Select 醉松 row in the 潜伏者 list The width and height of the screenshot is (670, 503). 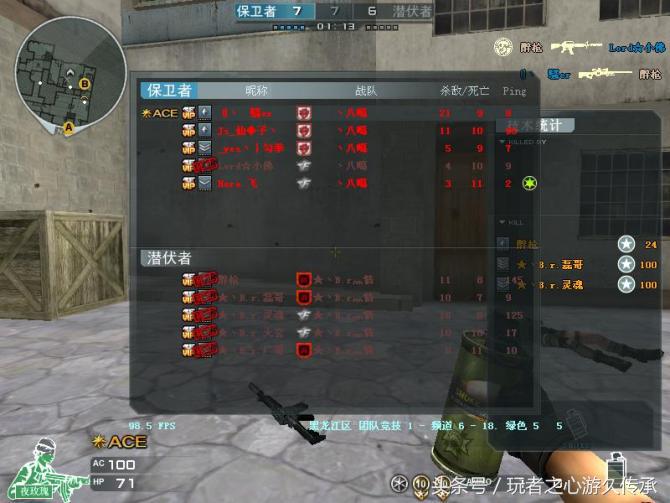tap(330, 281)
